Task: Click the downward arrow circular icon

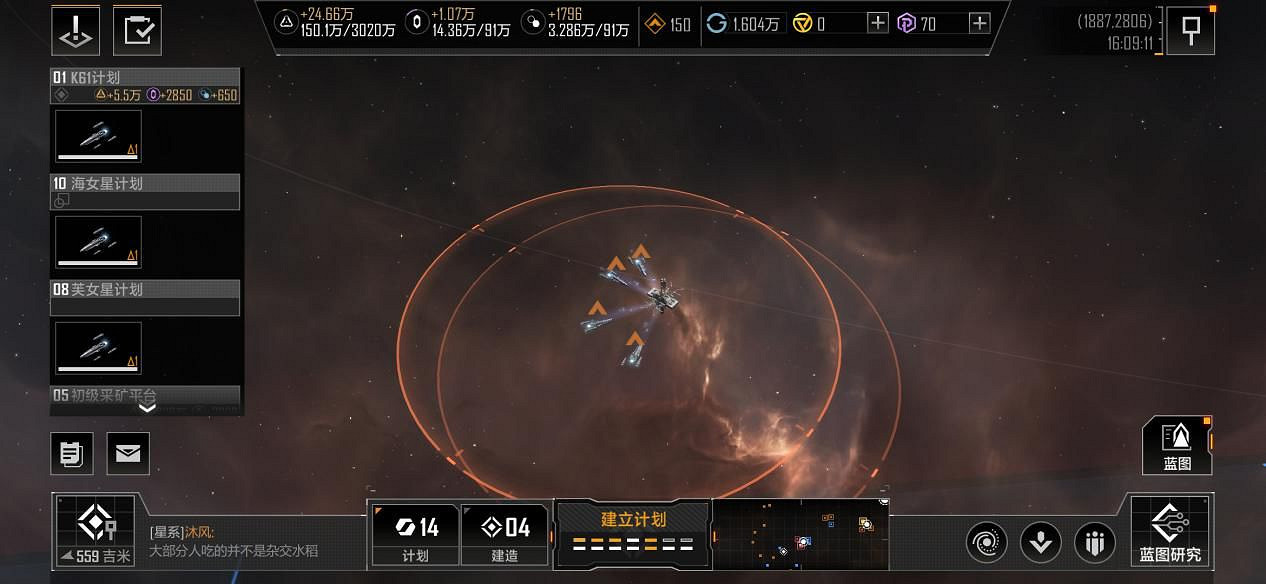Action: coord(1040,543)
